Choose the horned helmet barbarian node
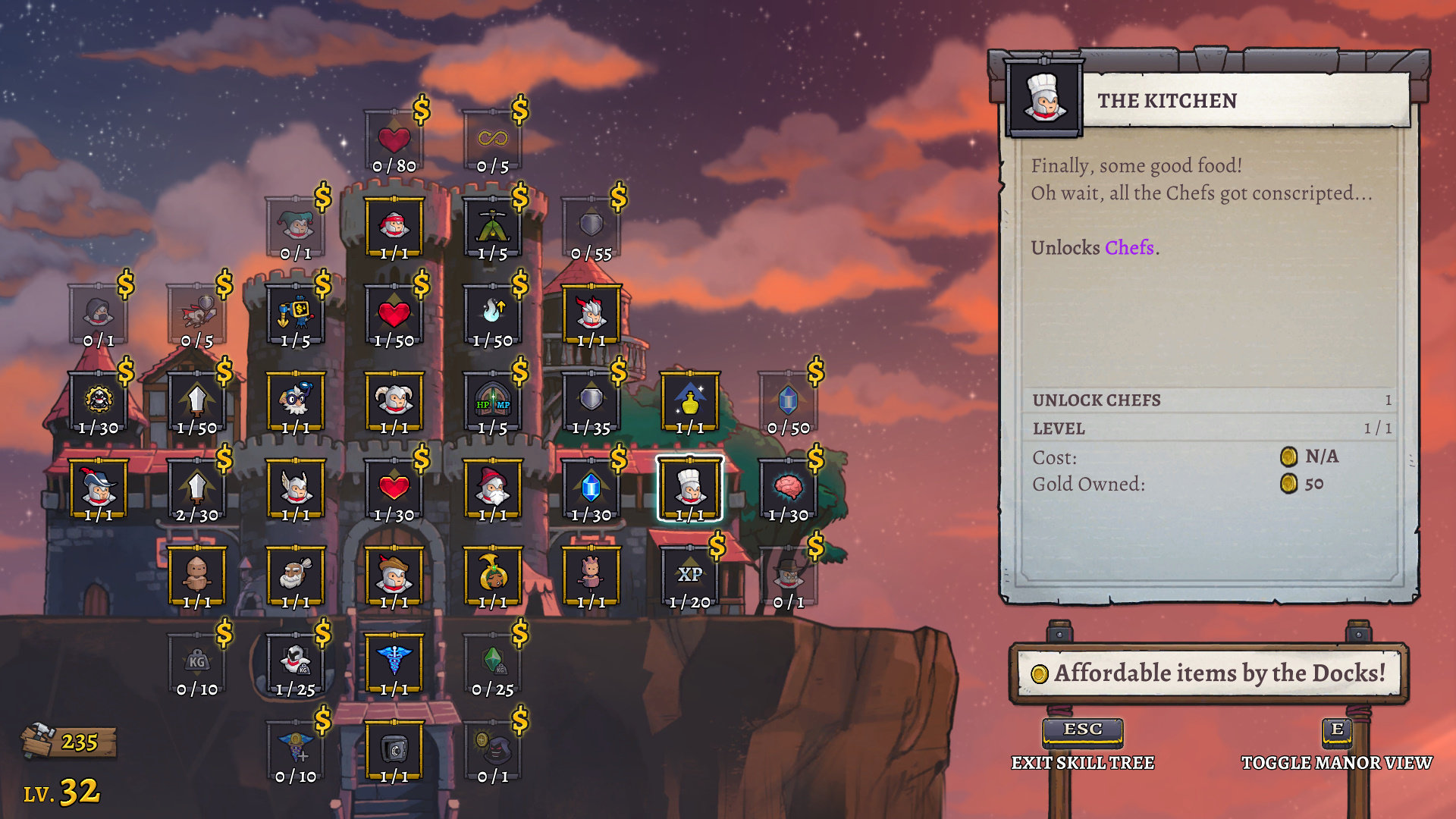Viewport: 1456px width, 819px height. (x=394, y=400)
